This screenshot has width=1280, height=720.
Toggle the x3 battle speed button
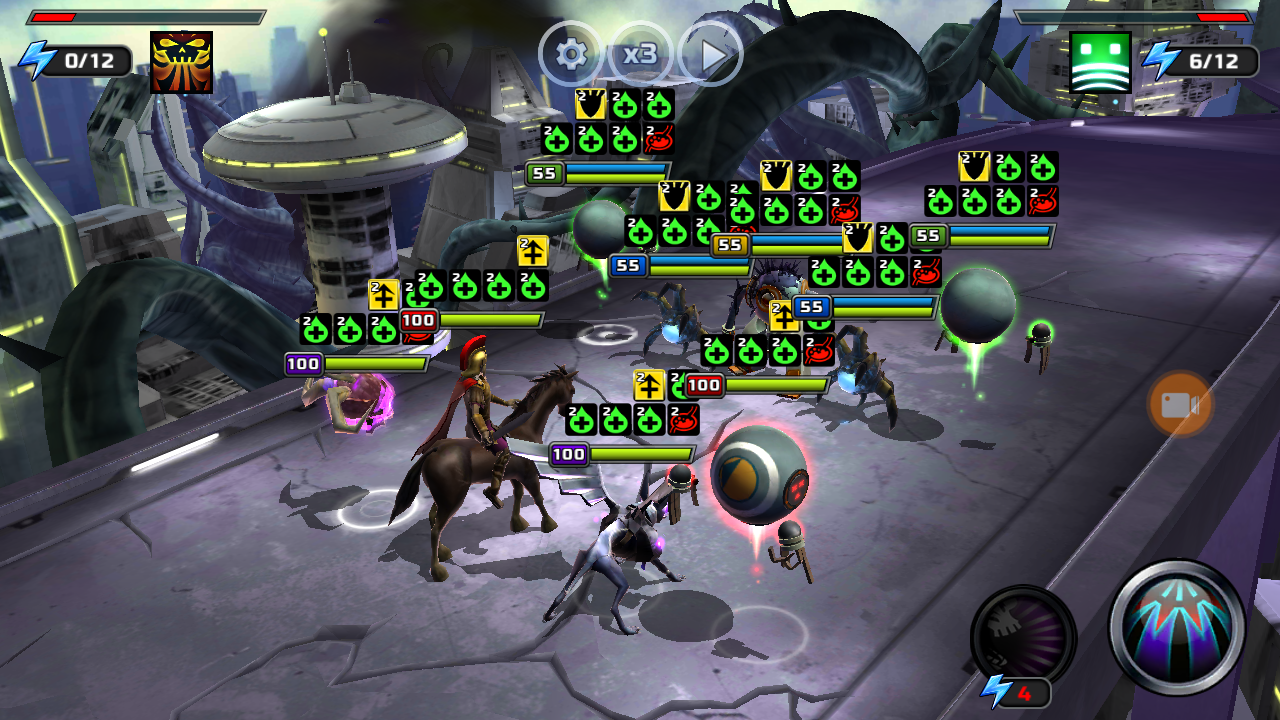coord(640,54)
